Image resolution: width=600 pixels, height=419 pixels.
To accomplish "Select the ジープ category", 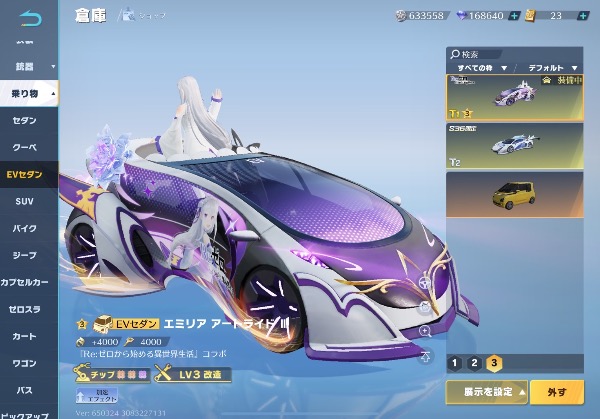I will (x=26, y=255).
